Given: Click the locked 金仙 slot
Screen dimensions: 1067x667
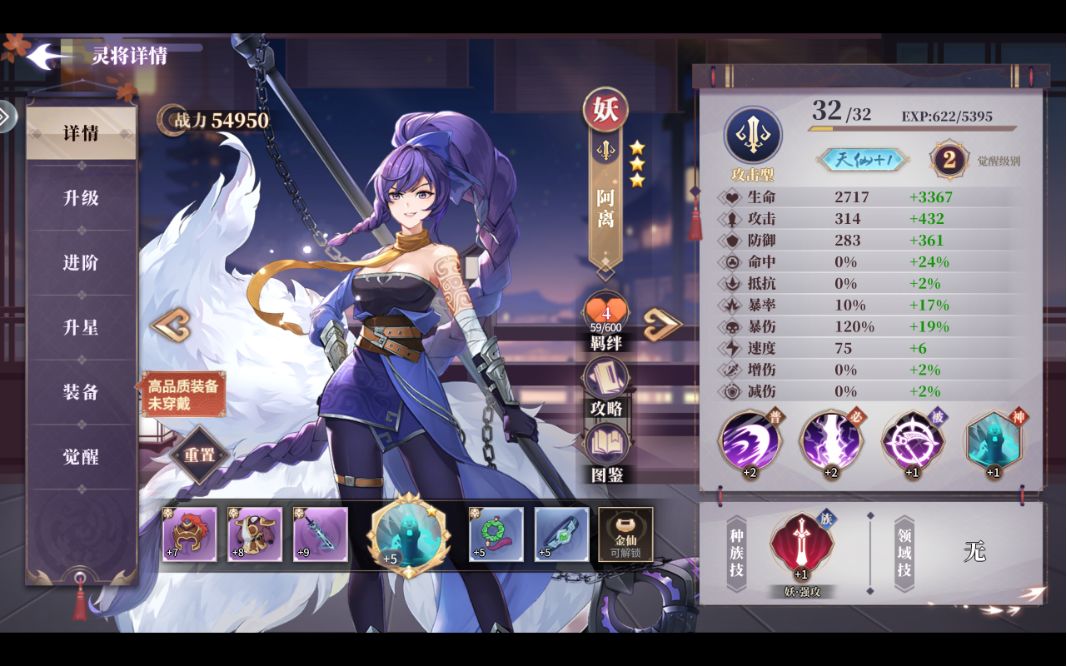Looking at the screenshot, I should (625, 534).
